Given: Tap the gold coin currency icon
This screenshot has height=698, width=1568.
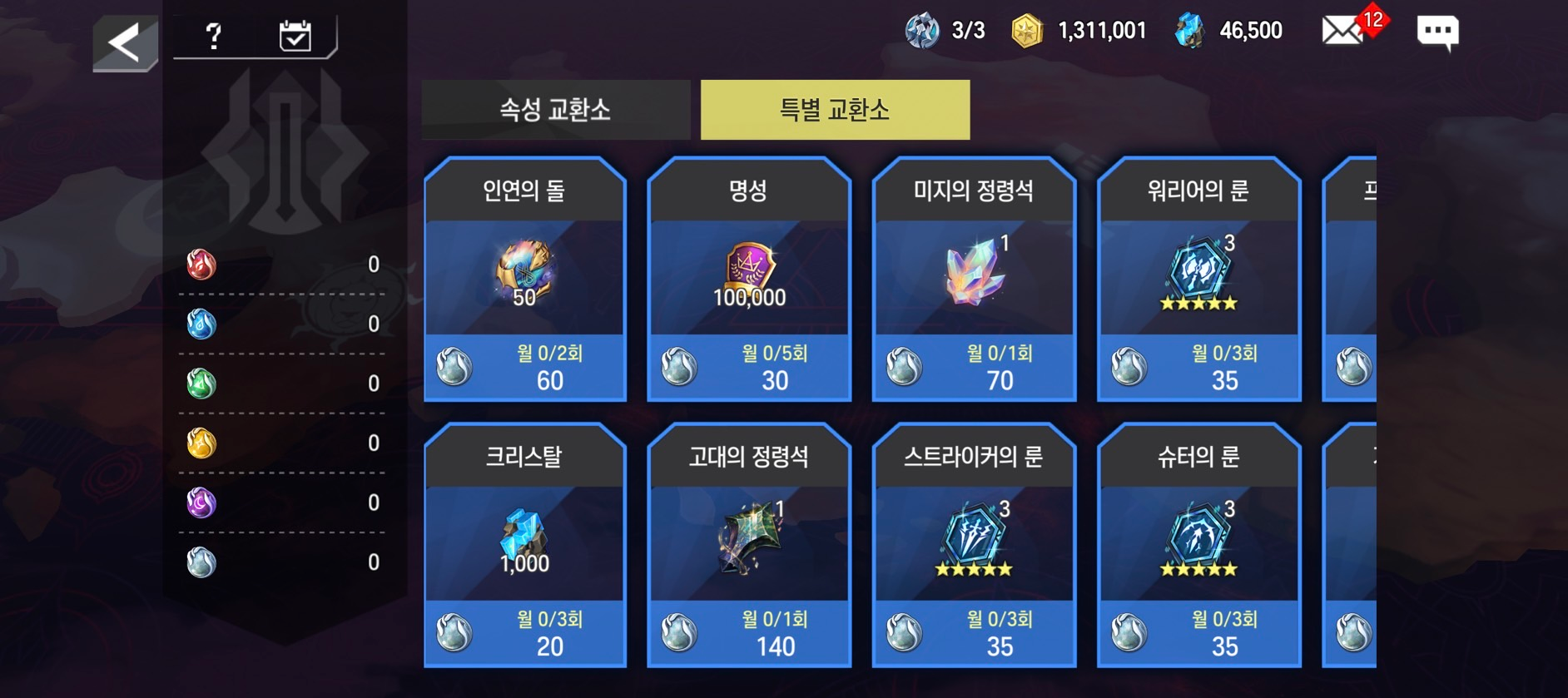Looking at the screenshot, I should point(1027,31).
